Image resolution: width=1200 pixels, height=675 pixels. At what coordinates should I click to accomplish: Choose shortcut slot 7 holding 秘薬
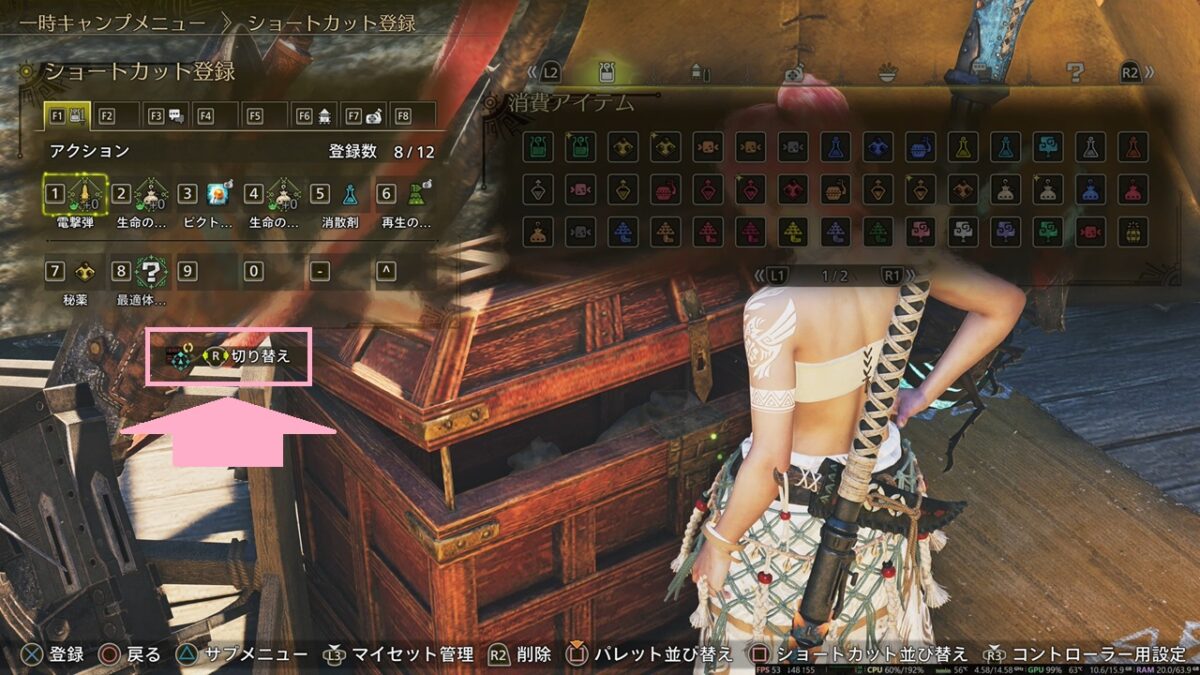tap(77, 270)
